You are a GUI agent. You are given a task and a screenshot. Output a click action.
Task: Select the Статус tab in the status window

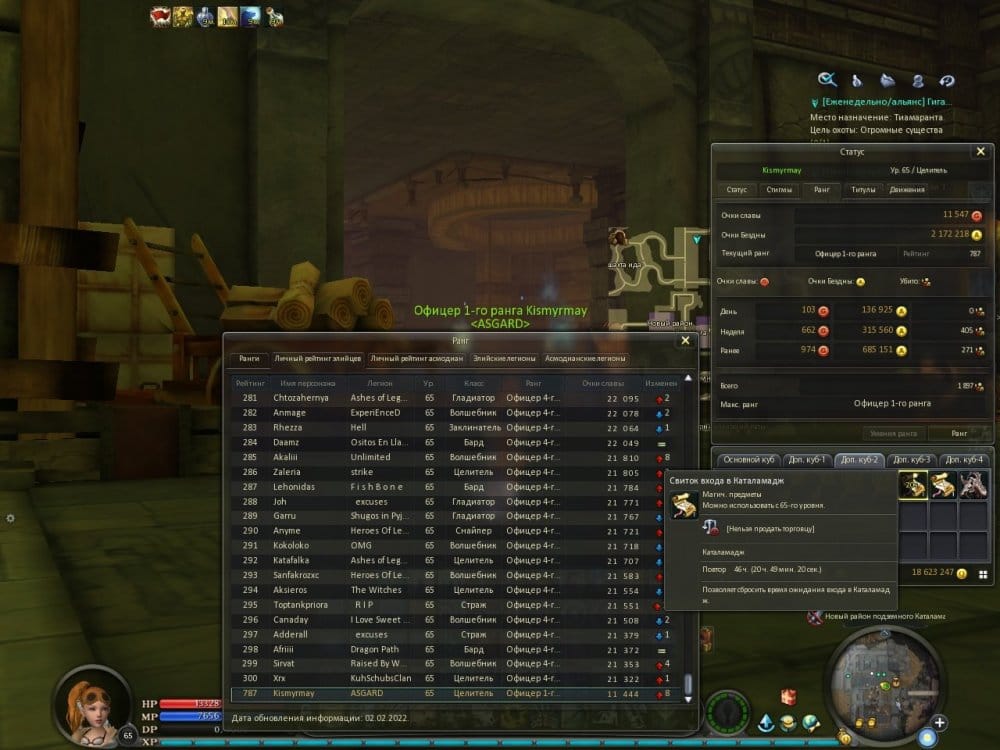736,189
